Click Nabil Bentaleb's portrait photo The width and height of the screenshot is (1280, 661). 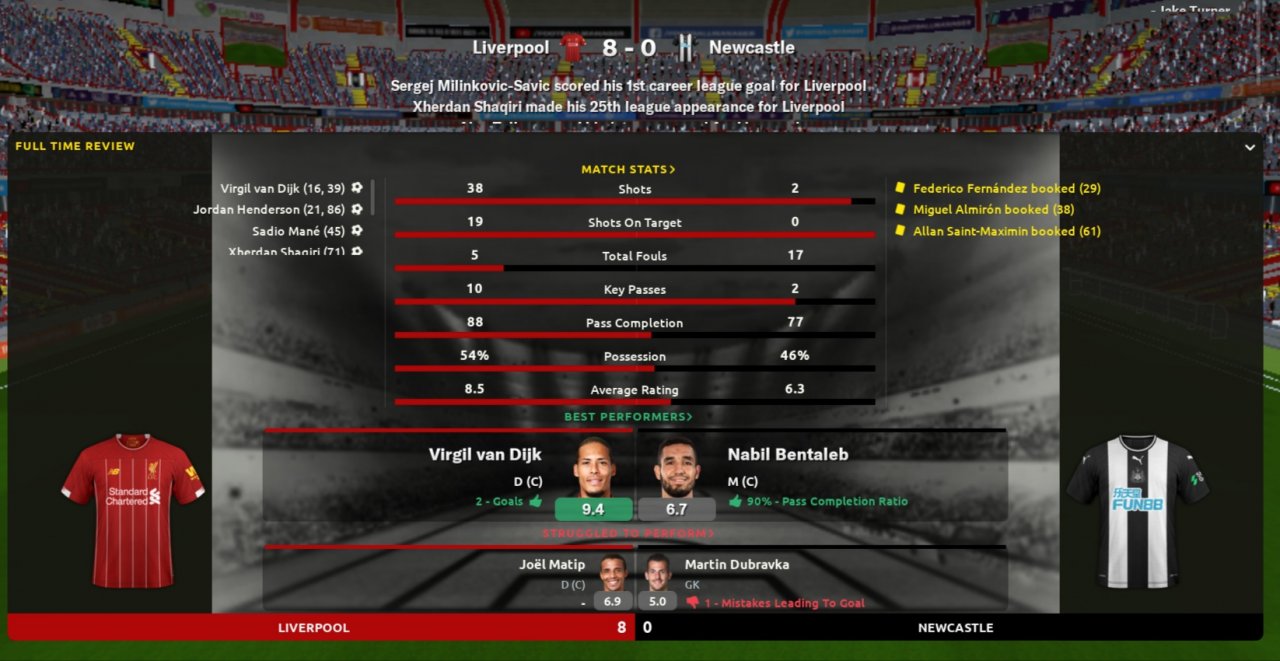[x=676, y=468]
